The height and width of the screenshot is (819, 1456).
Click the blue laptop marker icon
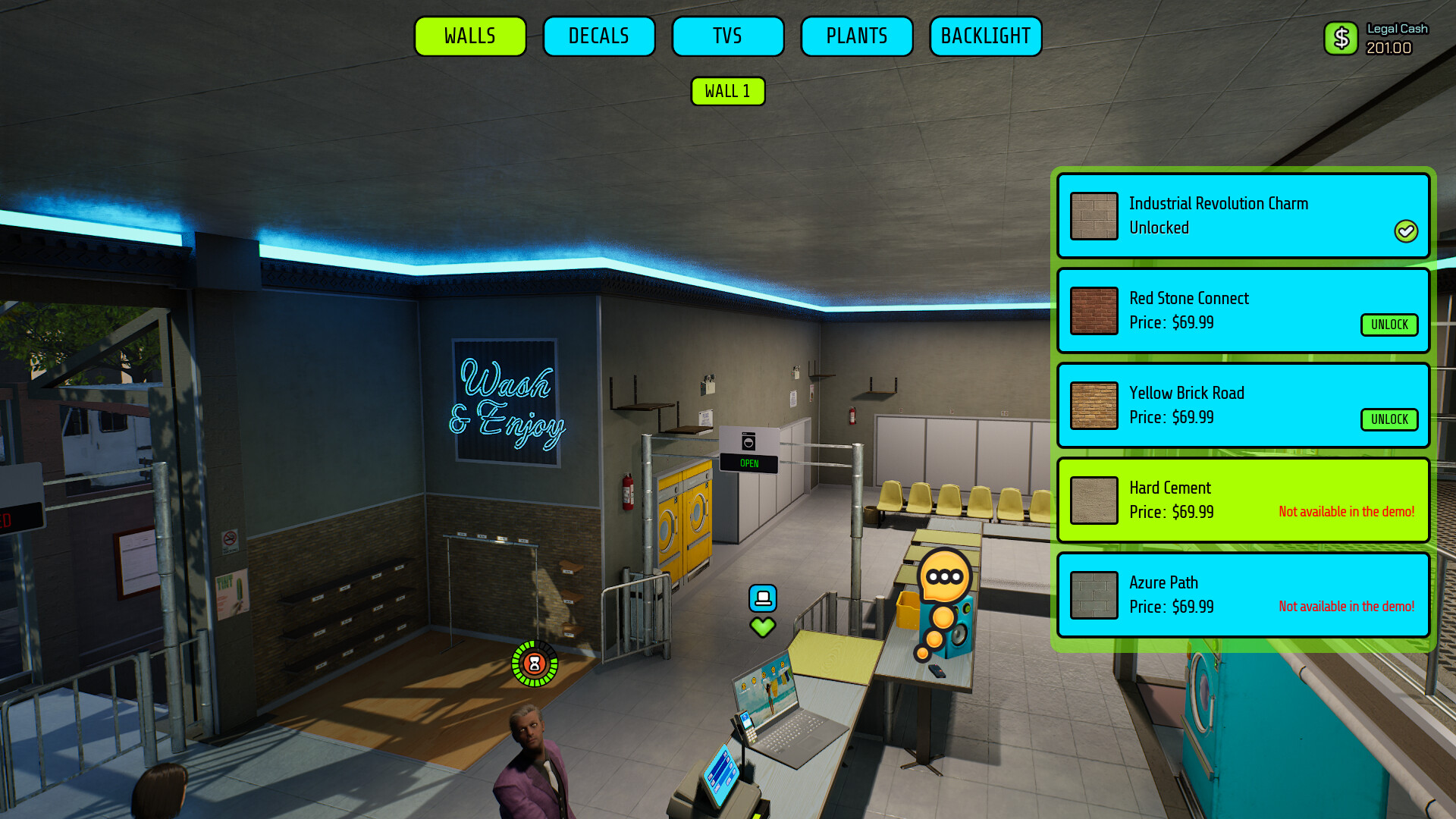point(763,598)
